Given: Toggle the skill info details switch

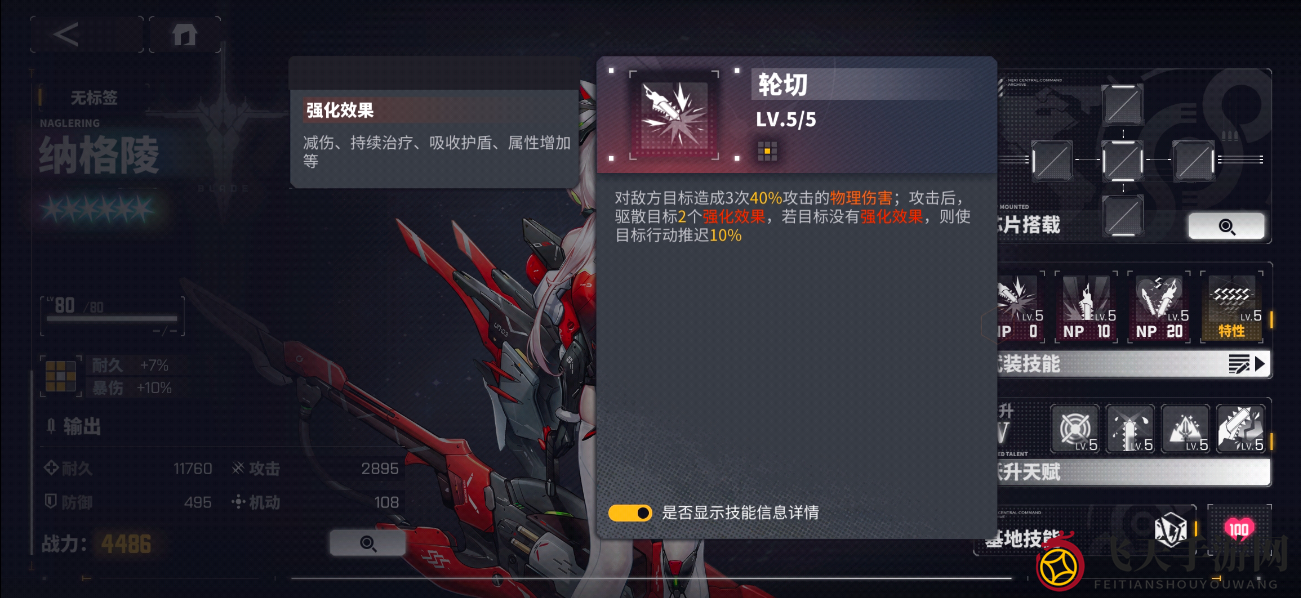Looking at the screenshot, I should point(630,513).
